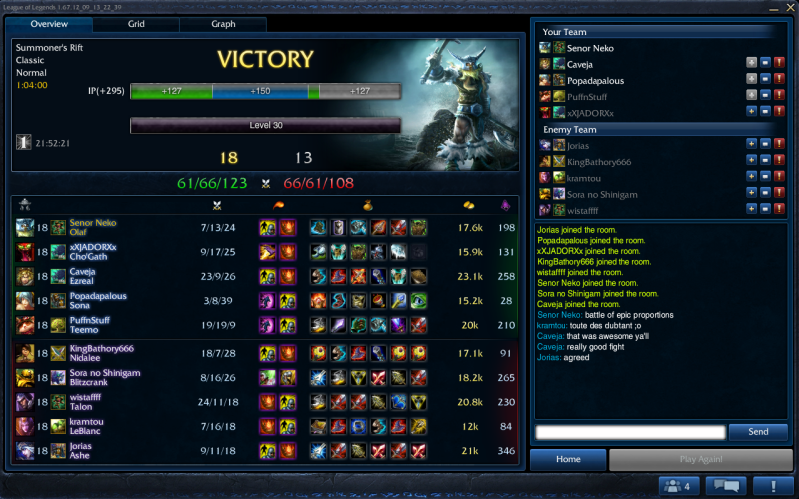Image resolution: width=799 pixels, height=499 pixels.
Task: Send the chat message
Action: click(758, 432)
